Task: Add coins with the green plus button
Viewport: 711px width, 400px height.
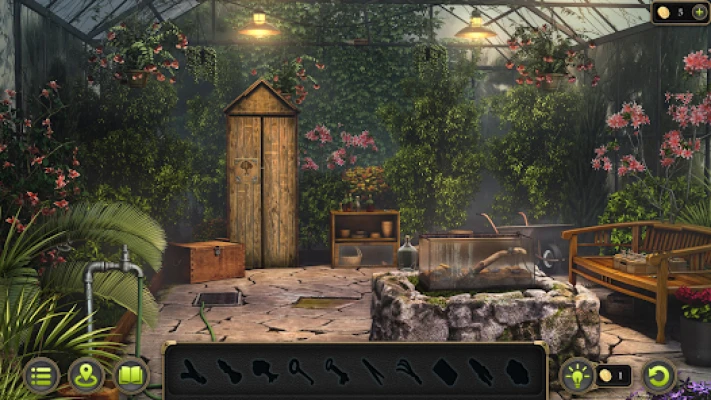Action: tap(699, 12)
